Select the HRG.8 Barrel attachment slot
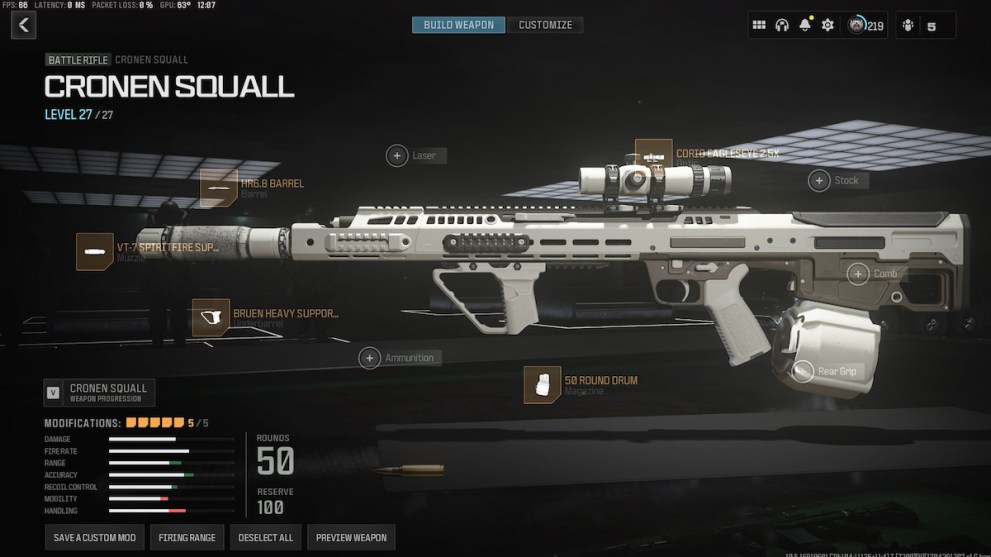Viewport: 991px width, 557px height. [x=219, y=188]
